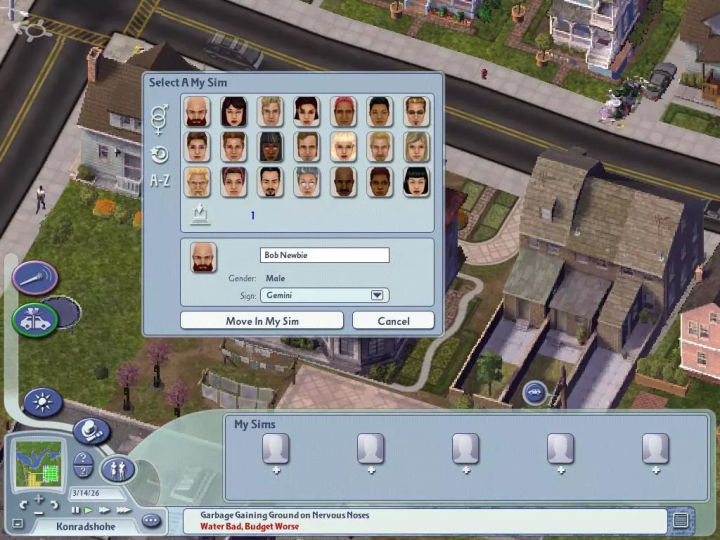Open the news ticker panel icon
720x540 pixels.
pyautogui.click(x=681, y=520)
